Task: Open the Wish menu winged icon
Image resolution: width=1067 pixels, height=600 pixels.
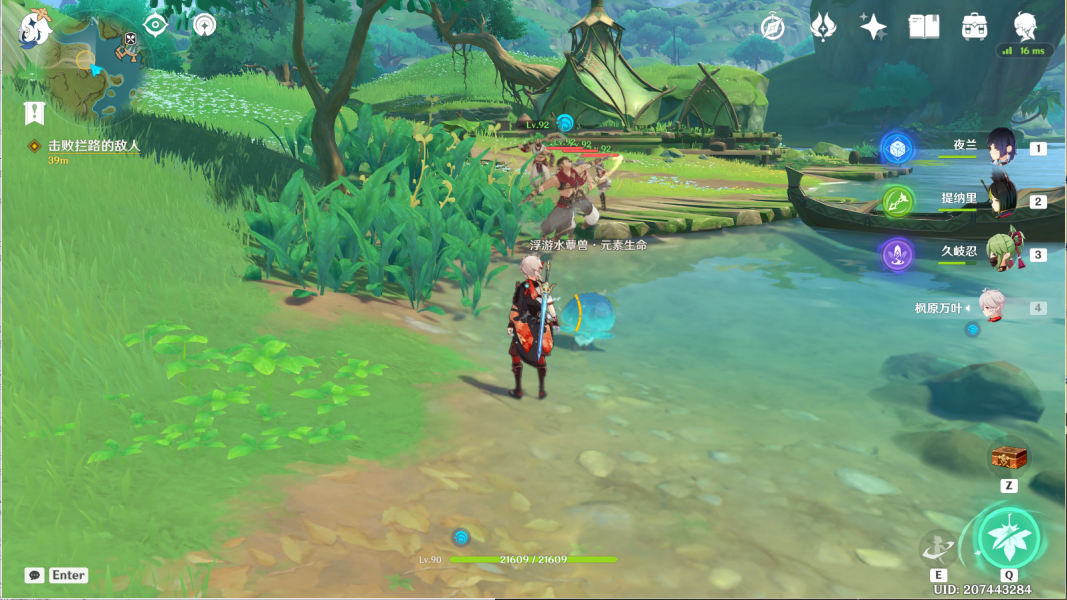Action: pos(823,27)
